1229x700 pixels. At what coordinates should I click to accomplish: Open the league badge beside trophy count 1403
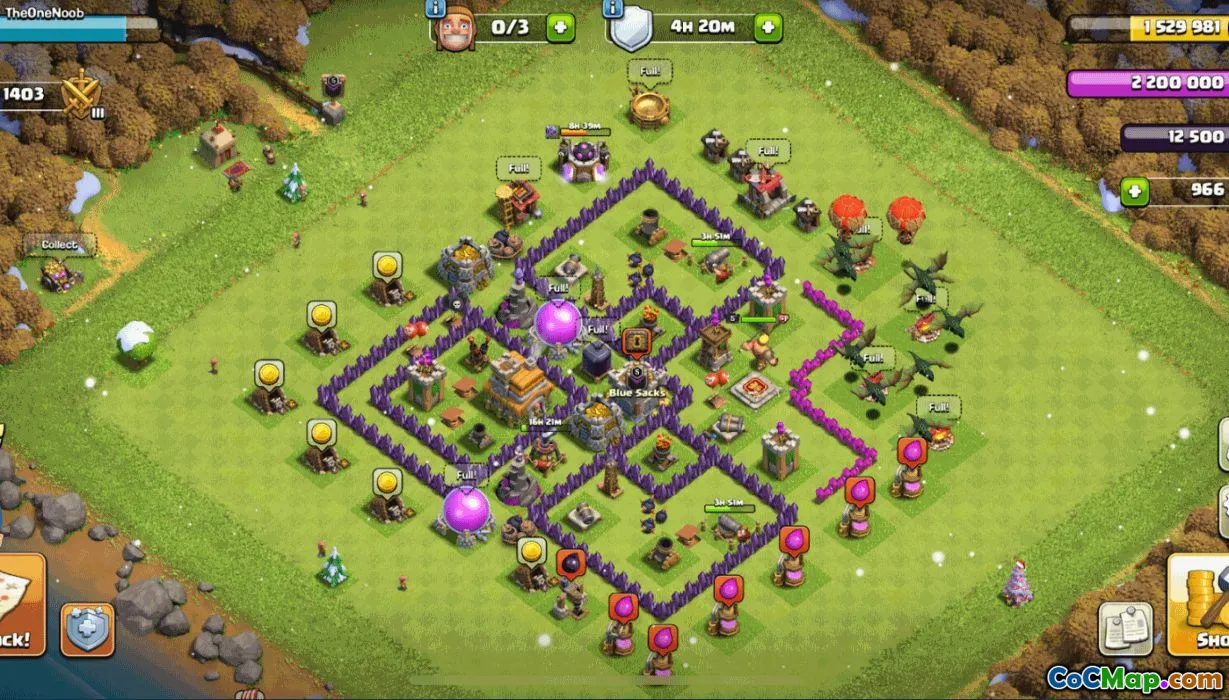(80, 96)
